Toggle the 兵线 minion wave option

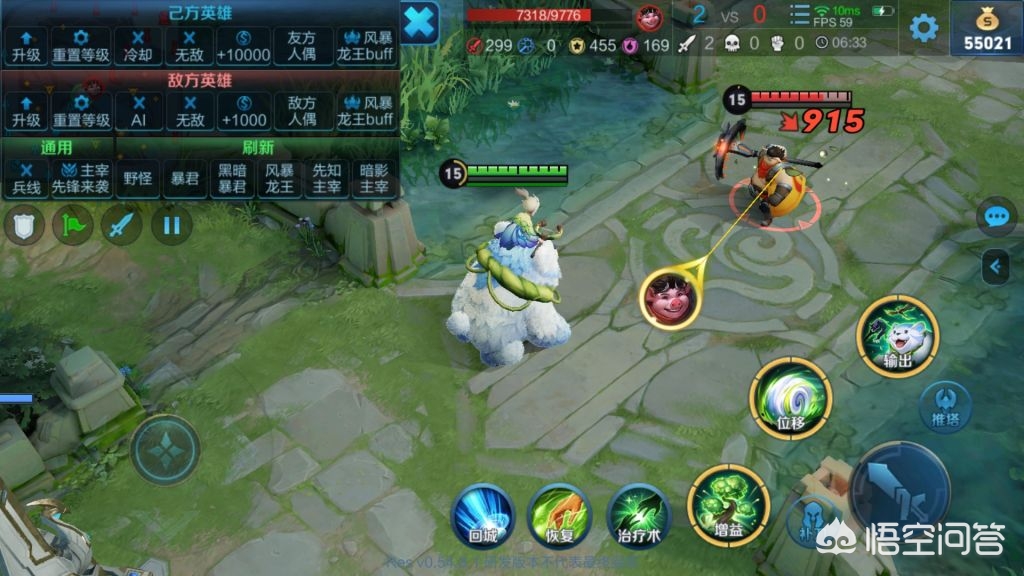[x=26, y=178]
